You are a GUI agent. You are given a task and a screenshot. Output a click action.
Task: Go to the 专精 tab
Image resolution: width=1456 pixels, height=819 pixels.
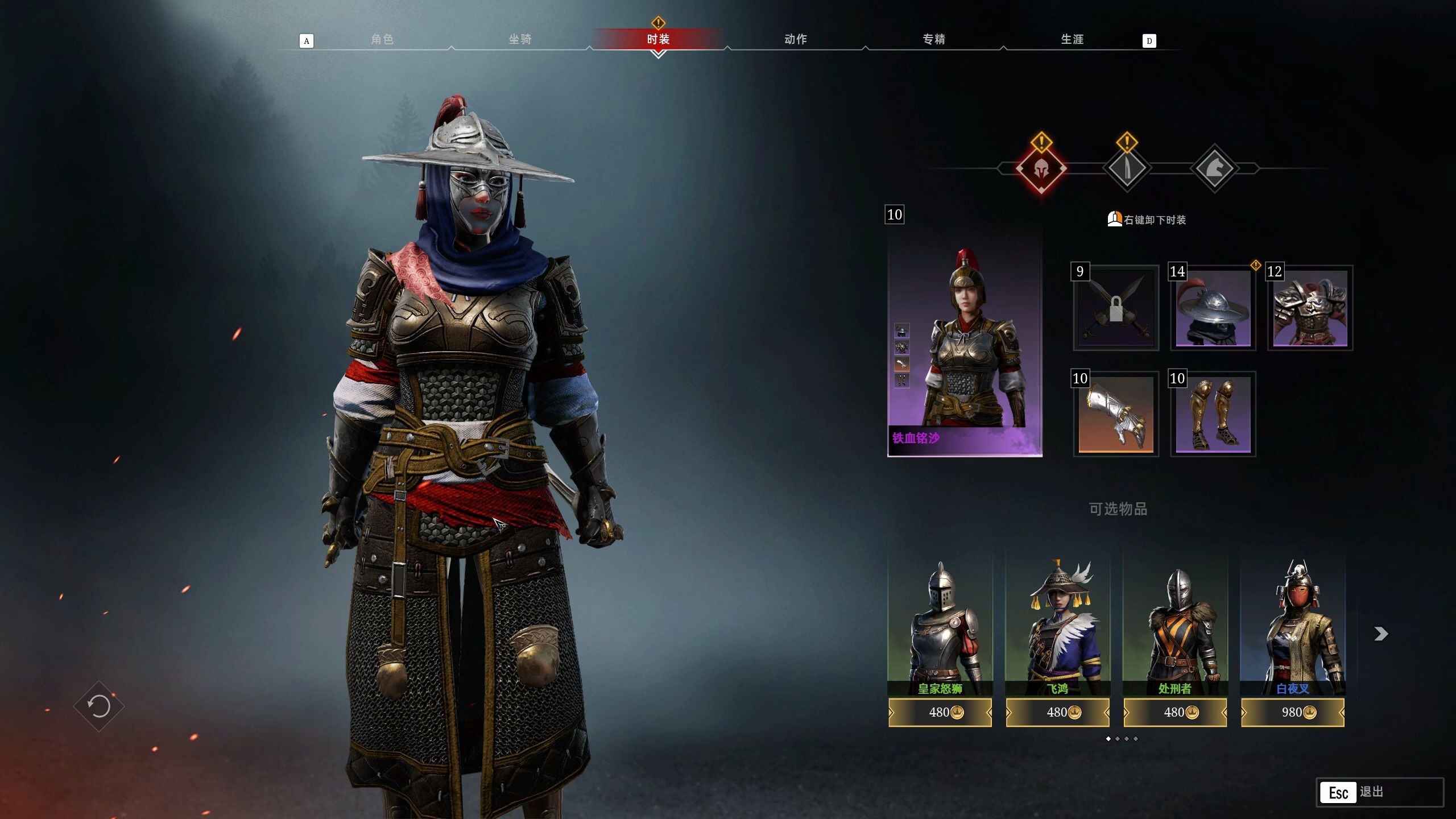(x=934, y=39)
